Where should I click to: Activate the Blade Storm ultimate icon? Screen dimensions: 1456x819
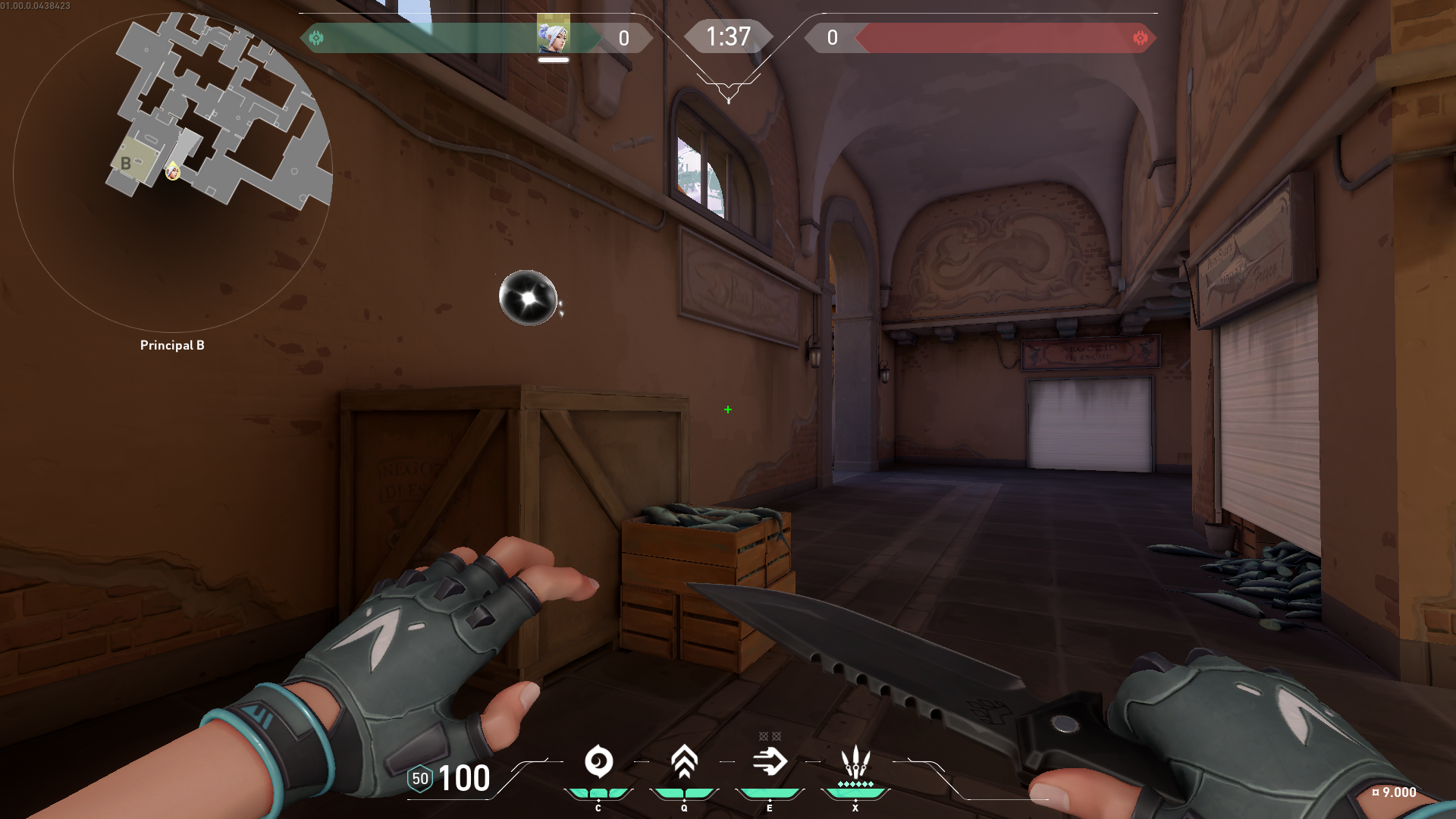pyautogui.click(x=855, y=761)
